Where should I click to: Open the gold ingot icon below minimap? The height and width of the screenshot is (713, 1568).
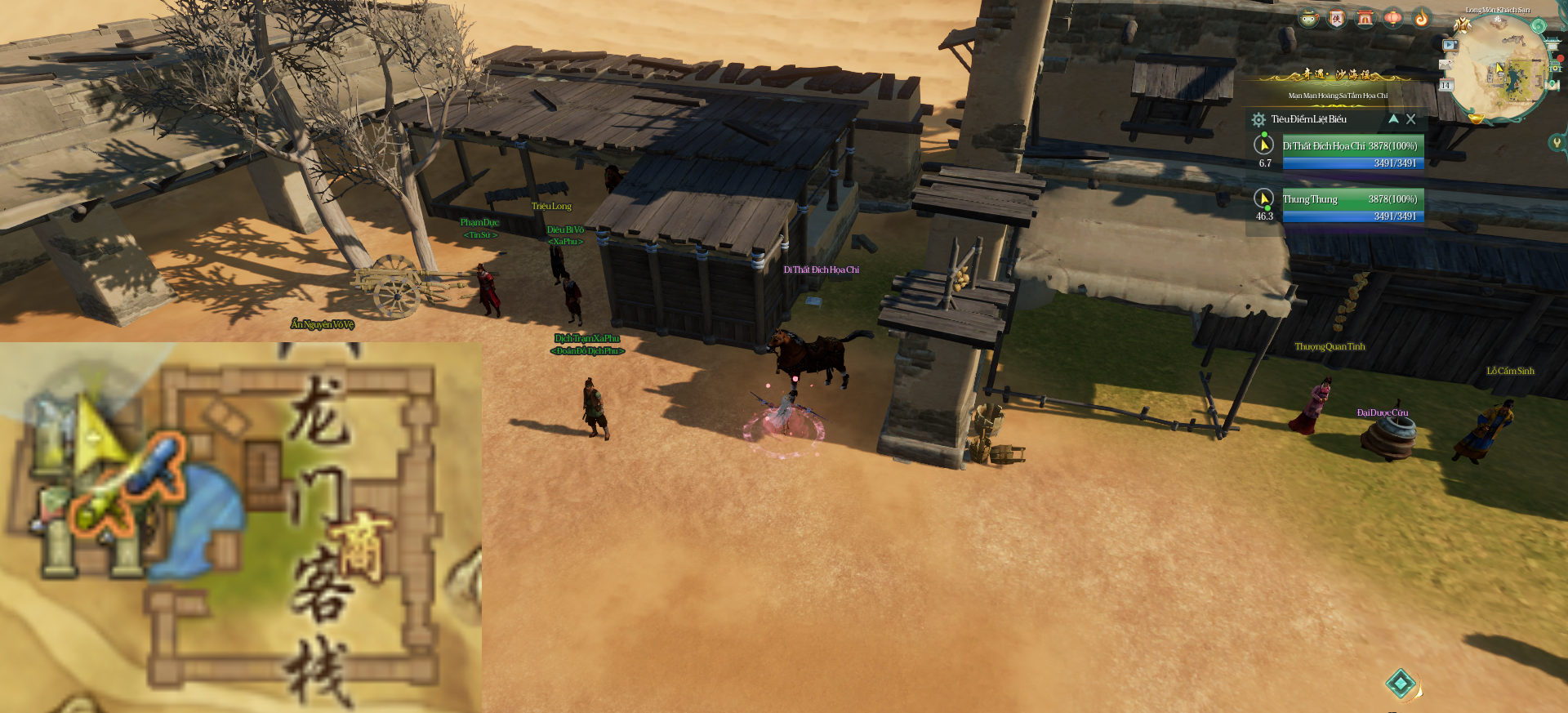(x=1476, y=118)
